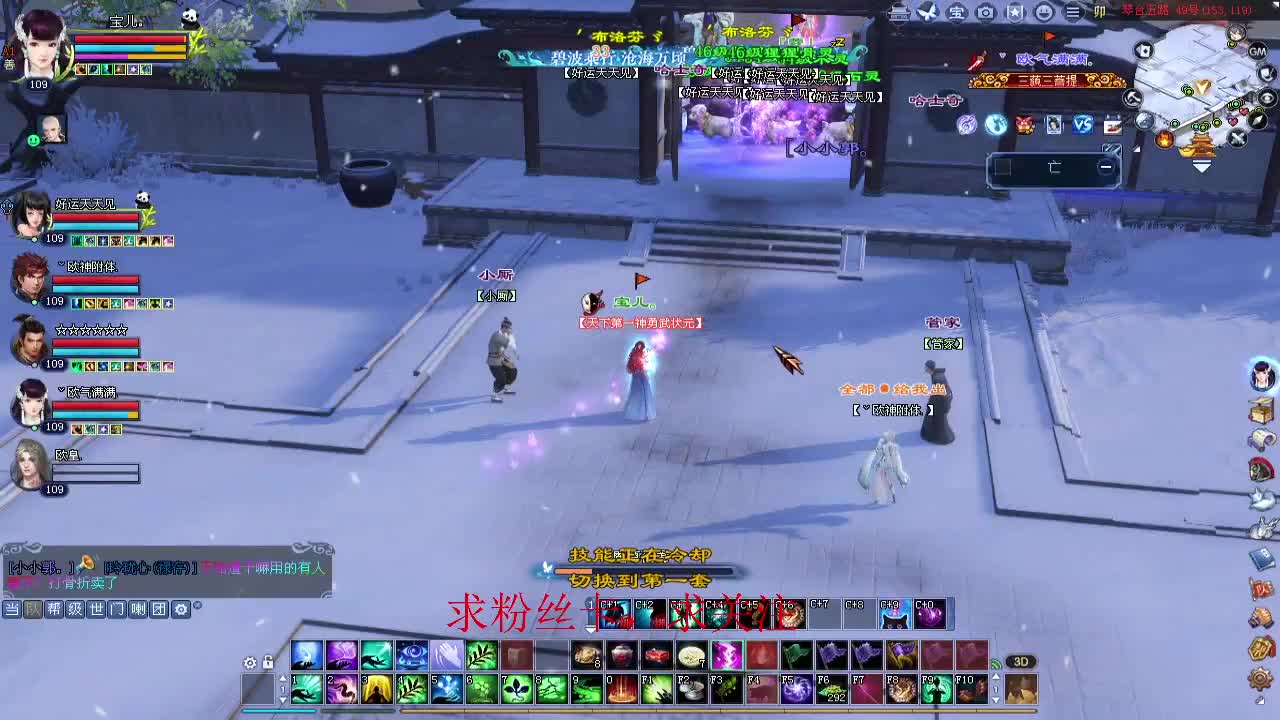Click the gear icon left of the skill bar
Screen dimensions: 1280x720
tap(250, 663)
